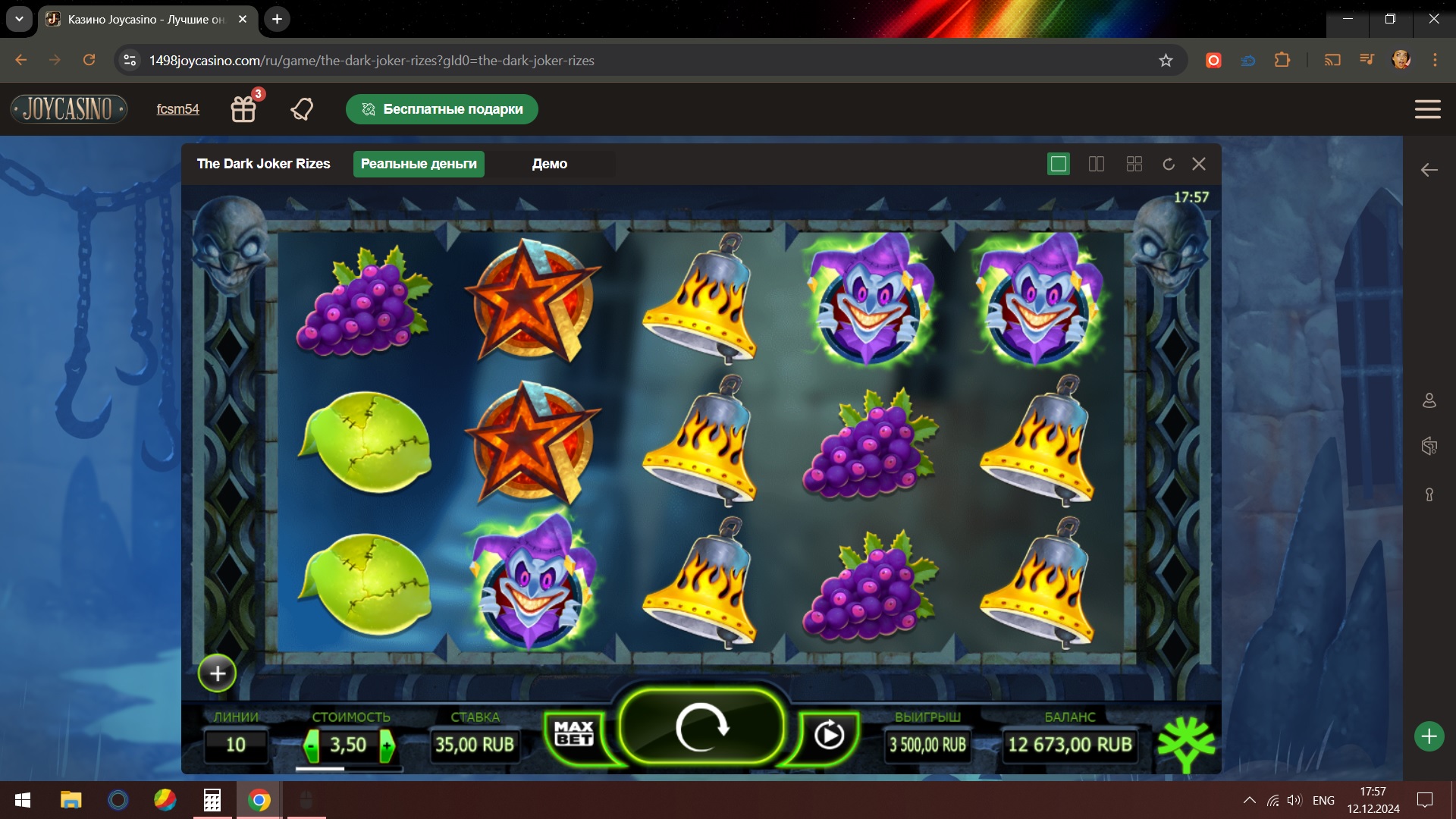Switch to Демо mode
Screen dimensions: 1456x819
click(549, 164)
